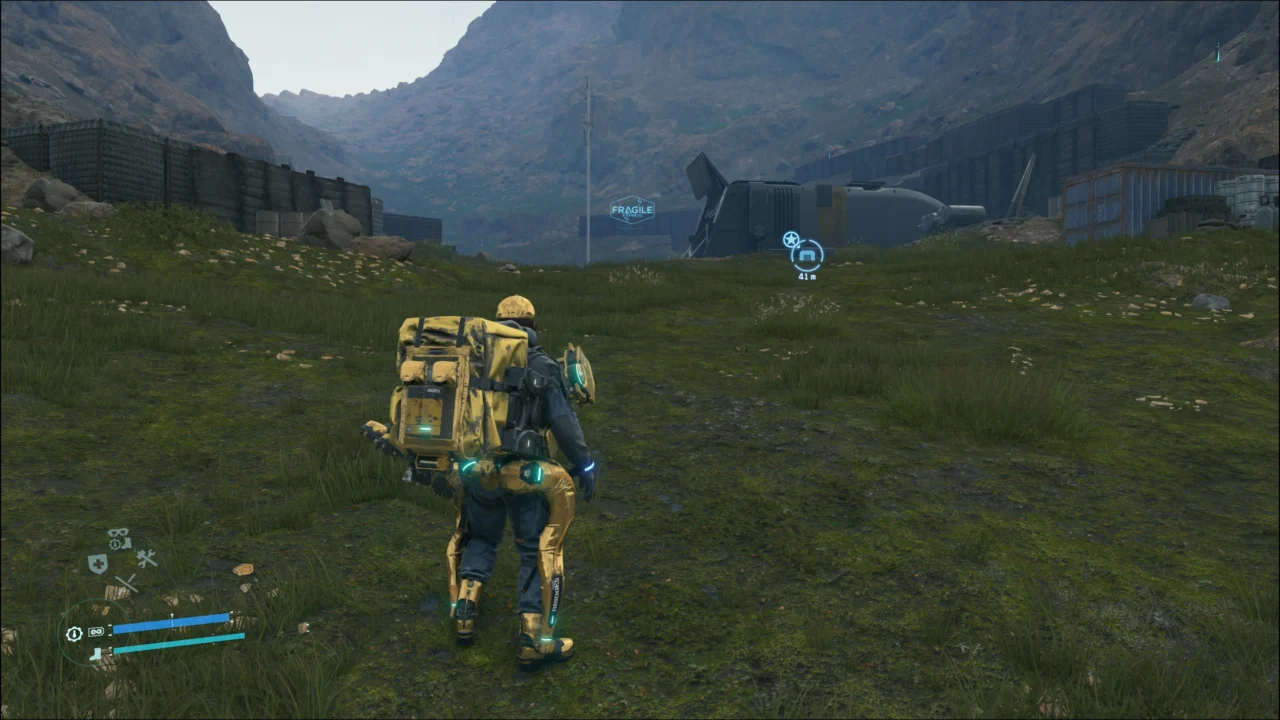Select the shield with cross icon
This screenshot has height=720, width=1280.
click(97, 564)
